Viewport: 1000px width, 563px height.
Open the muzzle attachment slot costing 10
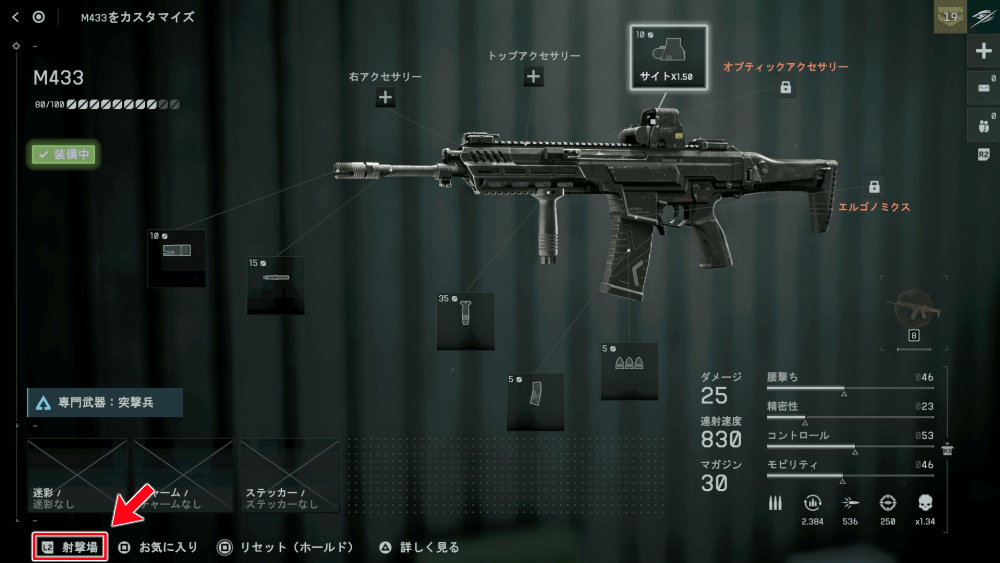tap(176, 258)
